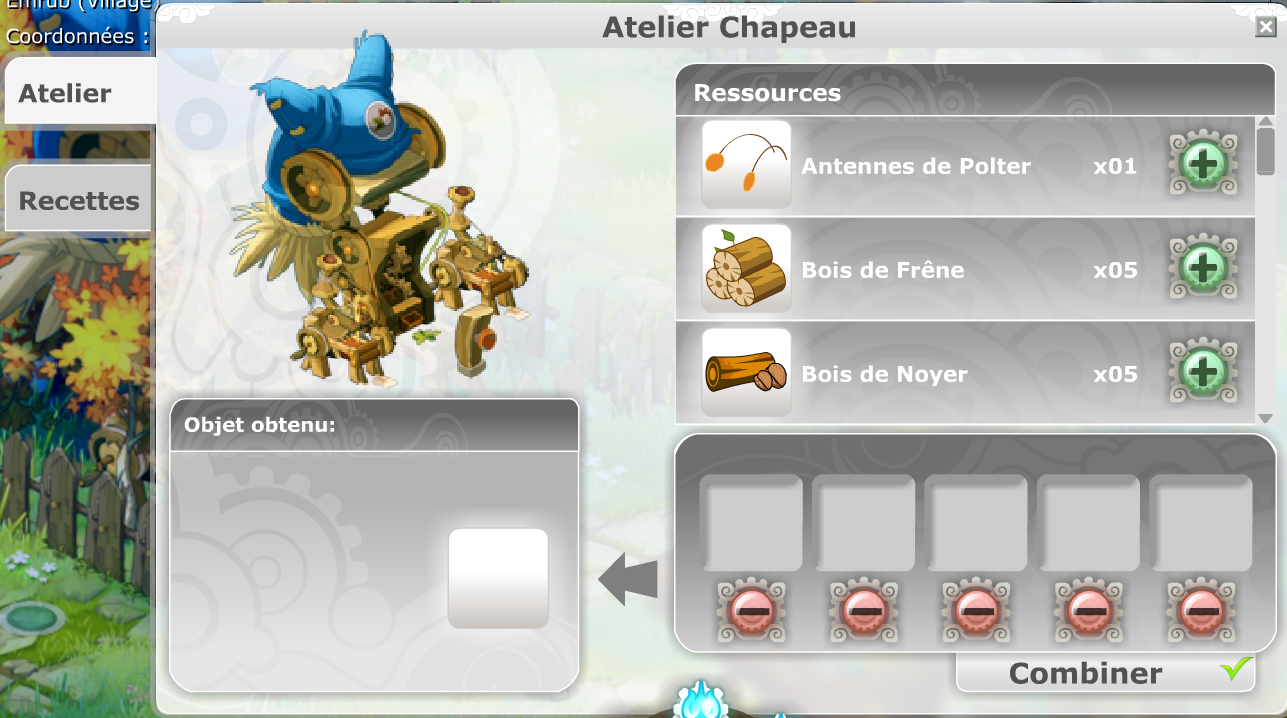Viewport: 1287px width, 718px height.
Task: Add Bois de Noyer with plus button
Action: tap(1203, 373)
